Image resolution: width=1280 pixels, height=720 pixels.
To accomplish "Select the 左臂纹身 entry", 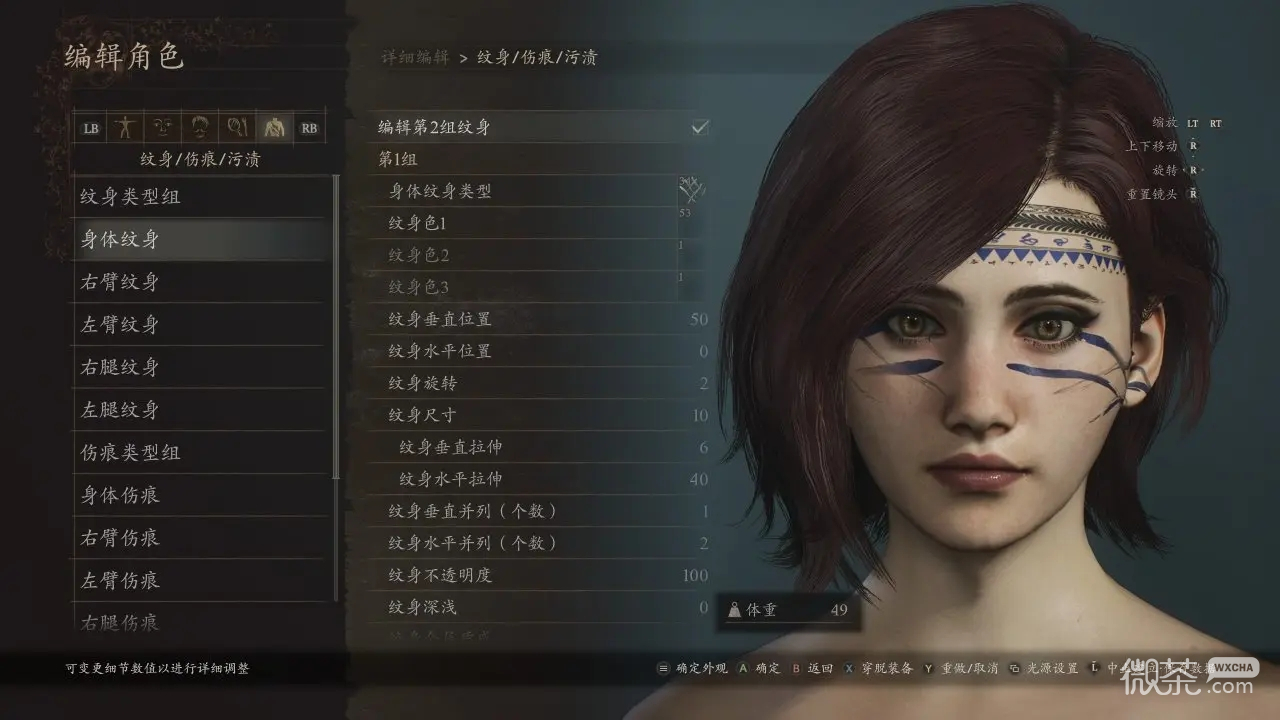I will point(200,325).
